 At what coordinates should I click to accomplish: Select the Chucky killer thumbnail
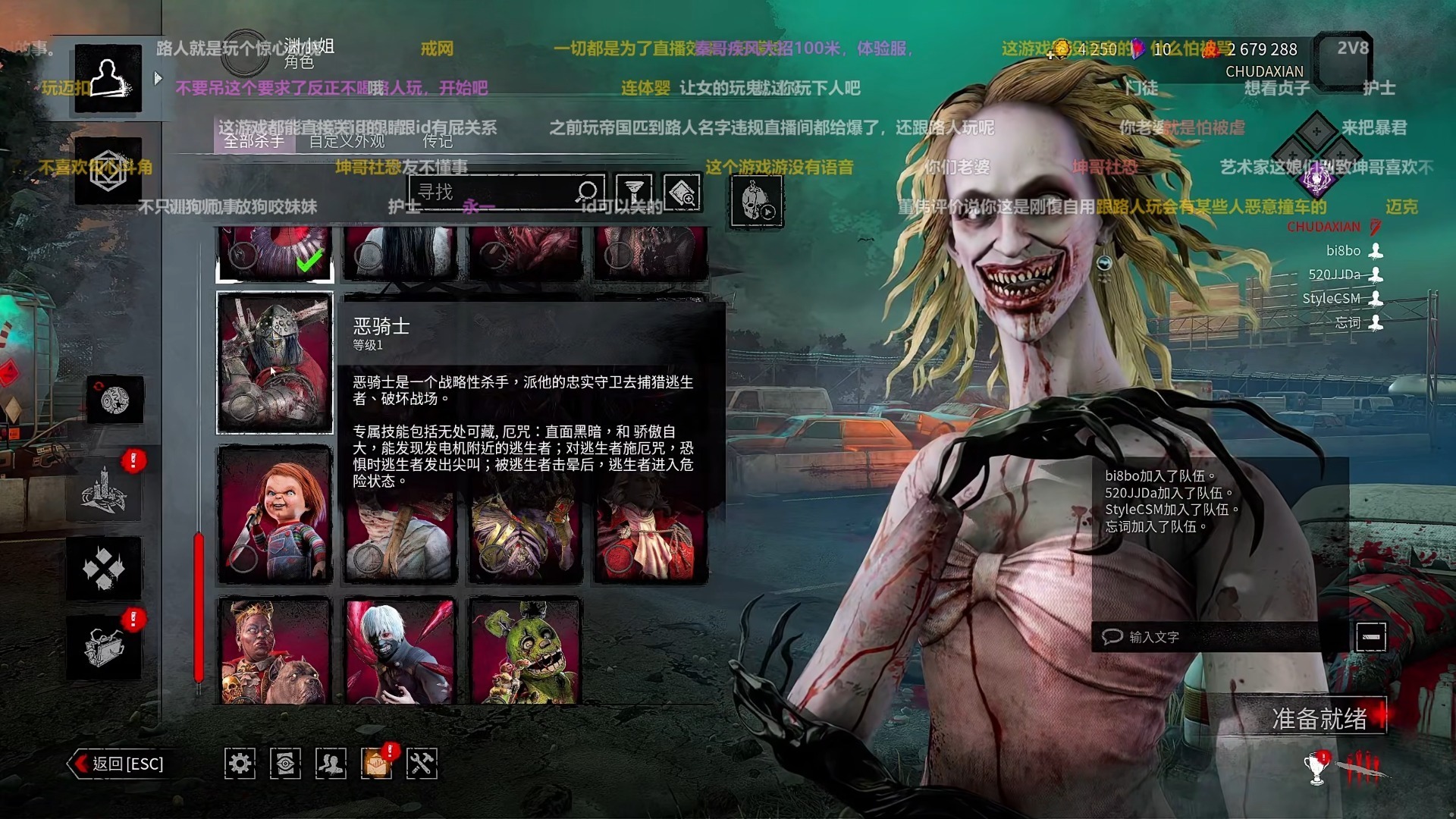274,514
